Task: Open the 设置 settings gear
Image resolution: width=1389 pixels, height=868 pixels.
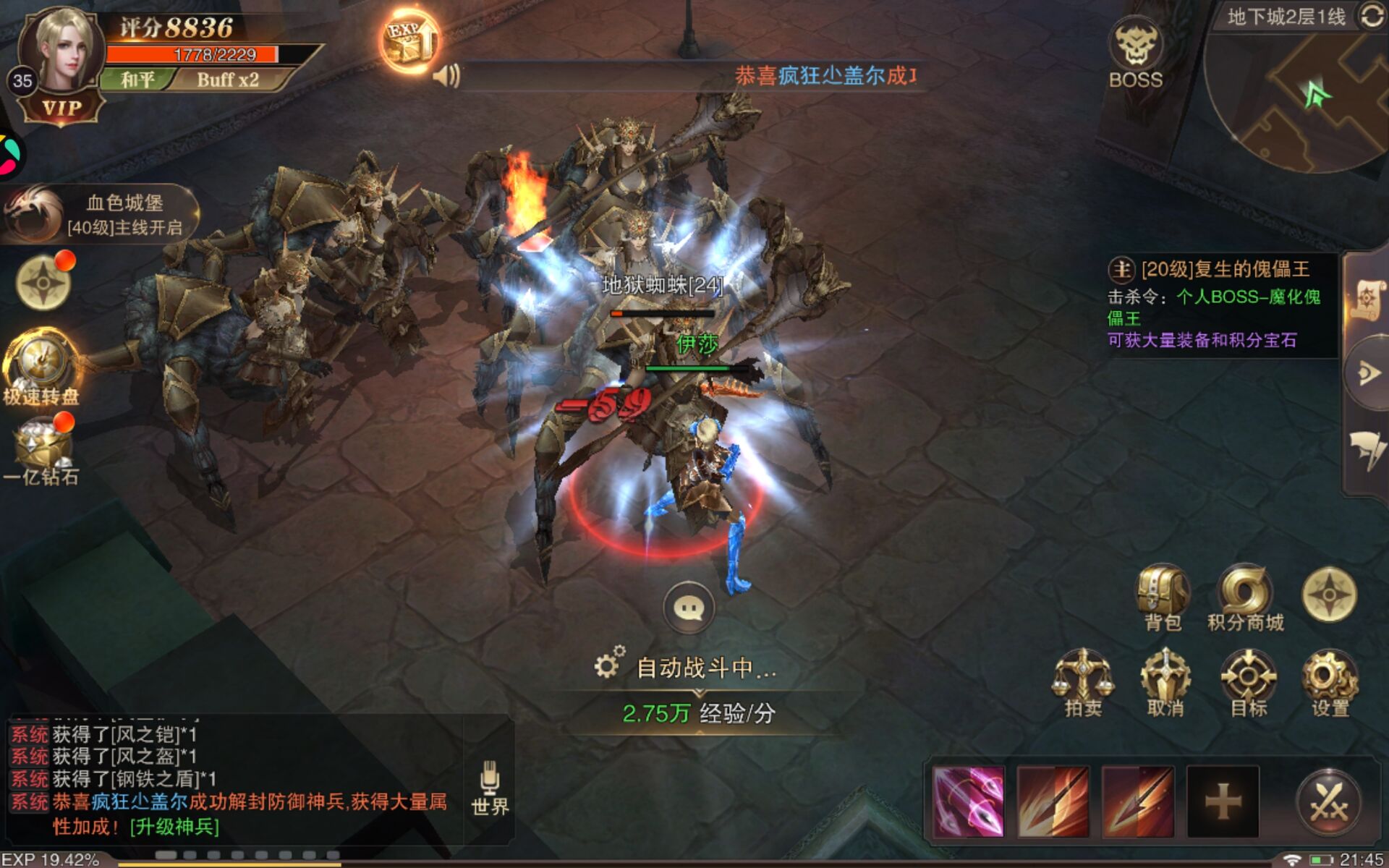Action: tap(1330, 681)
